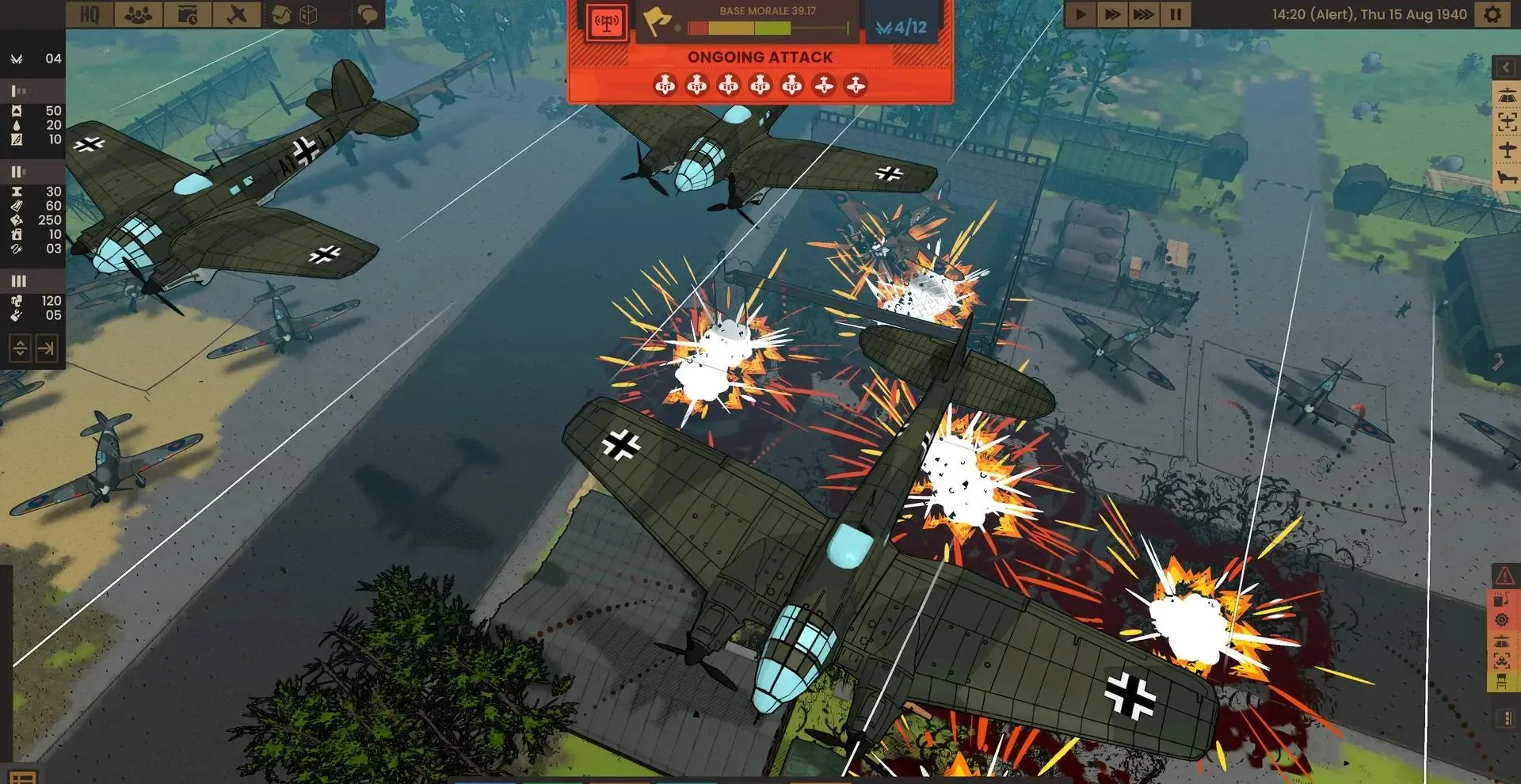Open the personnel group panel
Viewport: 1521px width, 784px height.
(139, 14)
